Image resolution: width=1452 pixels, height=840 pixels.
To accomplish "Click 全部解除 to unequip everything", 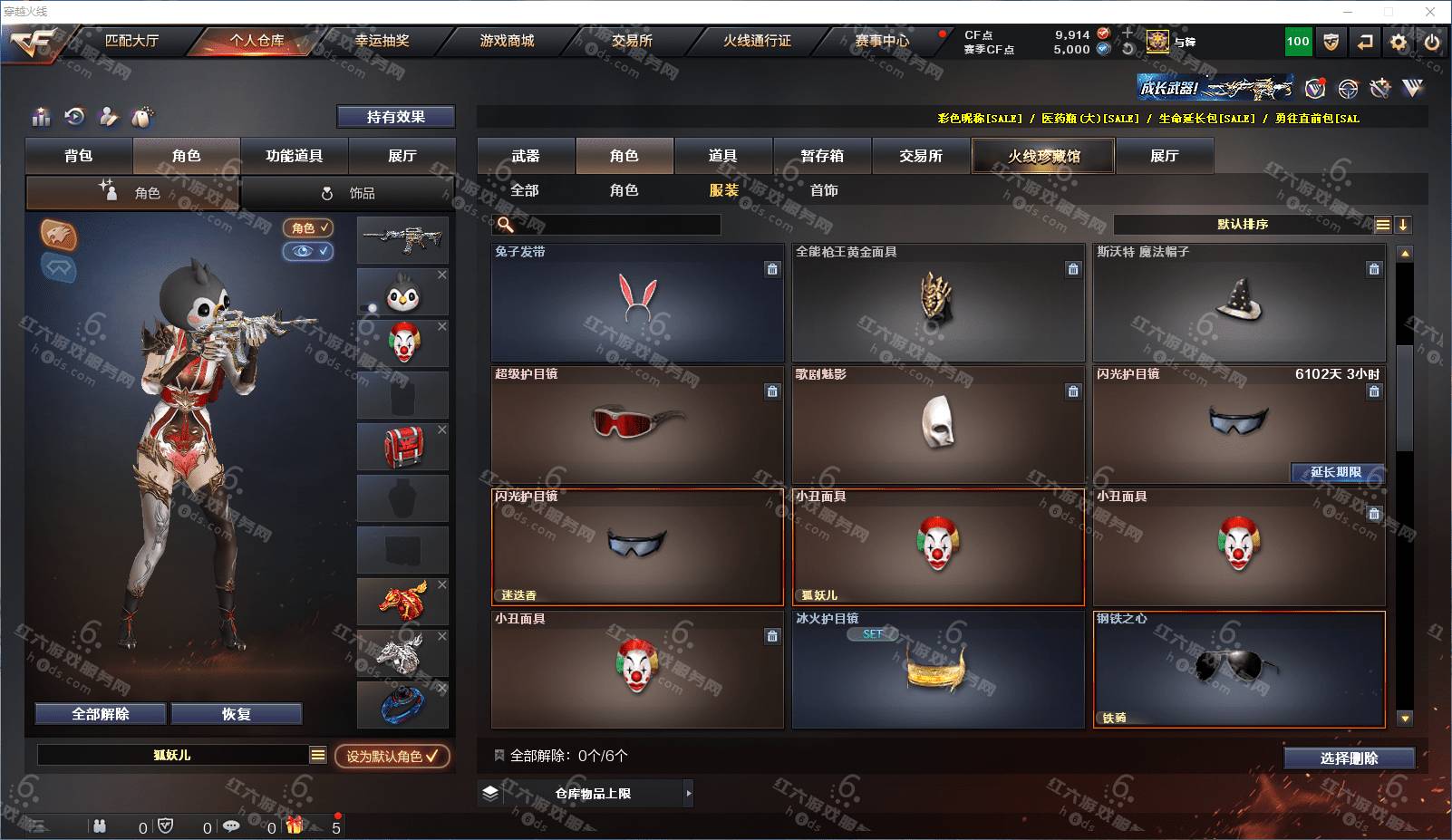I will coord(101,714).
